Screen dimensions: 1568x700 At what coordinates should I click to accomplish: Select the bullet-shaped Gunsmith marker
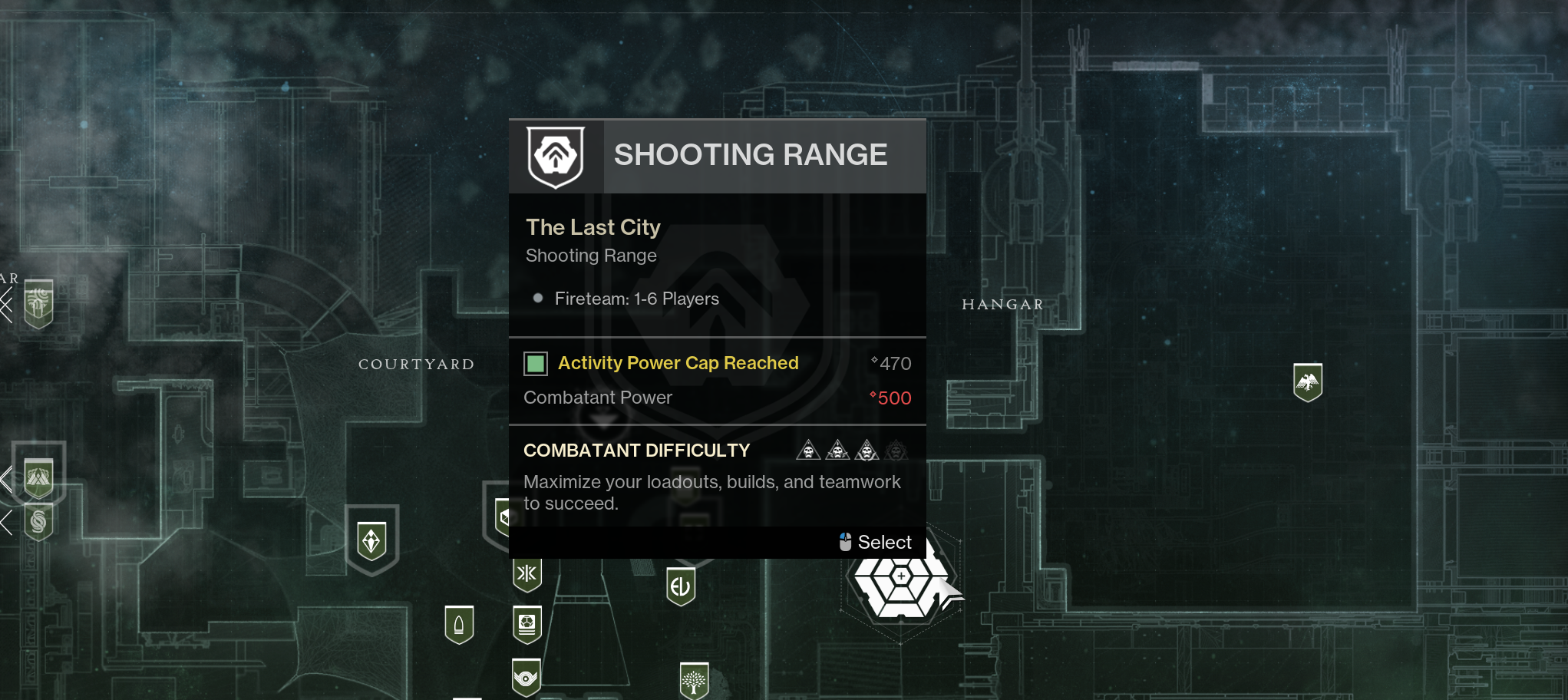(x=459, y=625)
